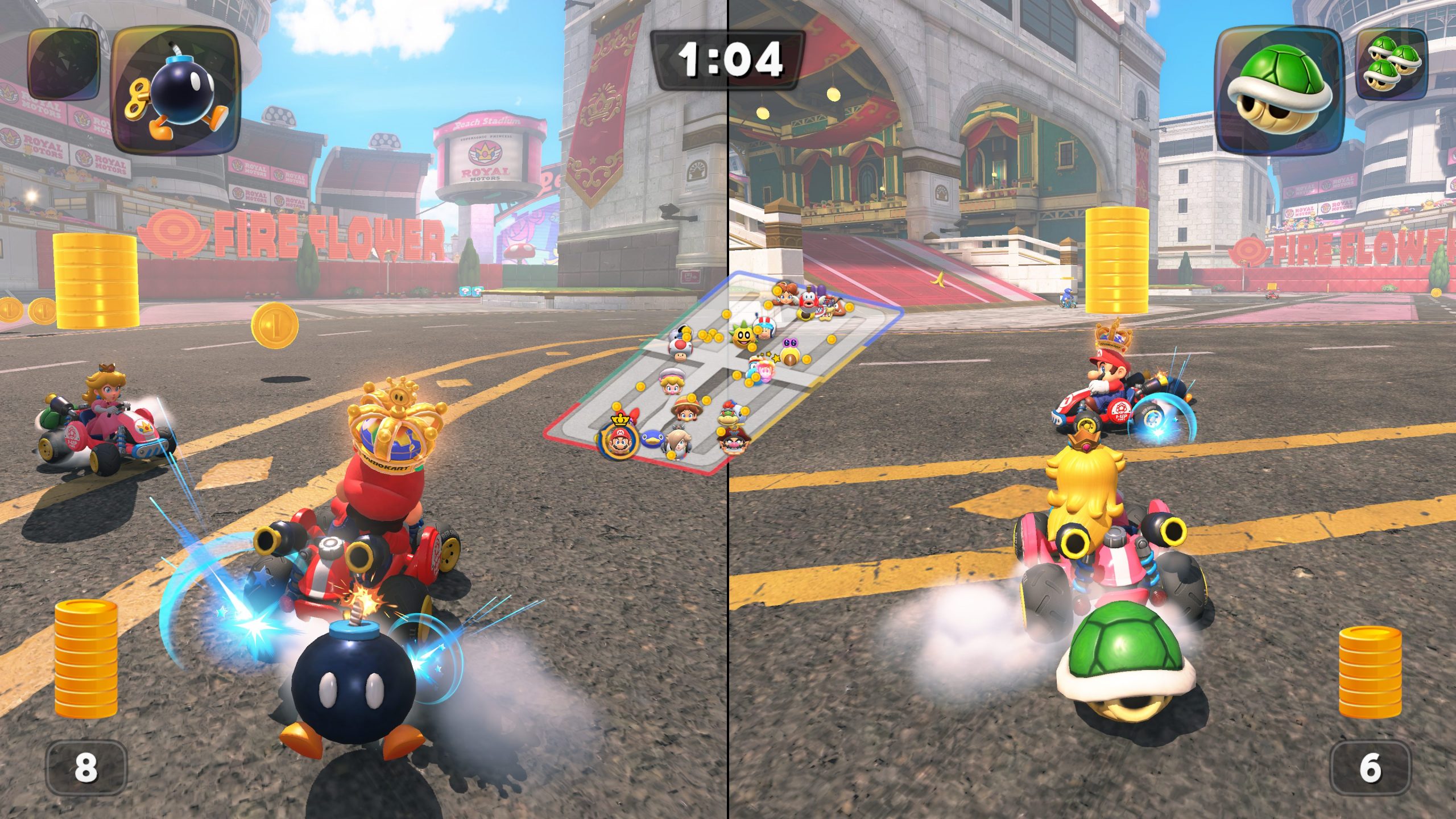Select the Bob-omb item slot
Image resolution: width=1456 pixels, height=819 pixels.
coord(176,91)
